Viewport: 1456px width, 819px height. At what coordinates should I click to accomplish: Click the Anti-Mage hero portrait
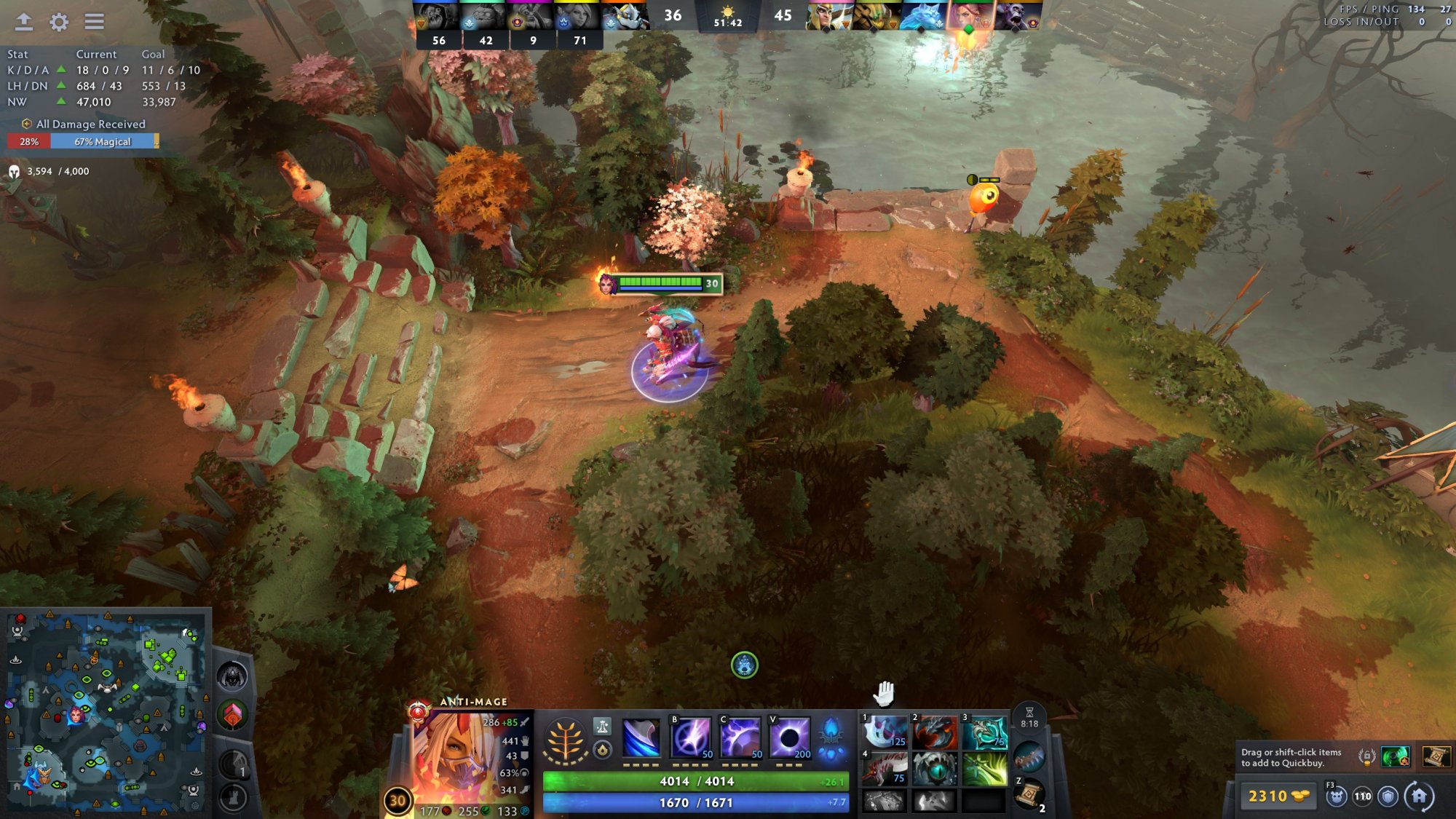pyautogui.click(x=447, y=757)
